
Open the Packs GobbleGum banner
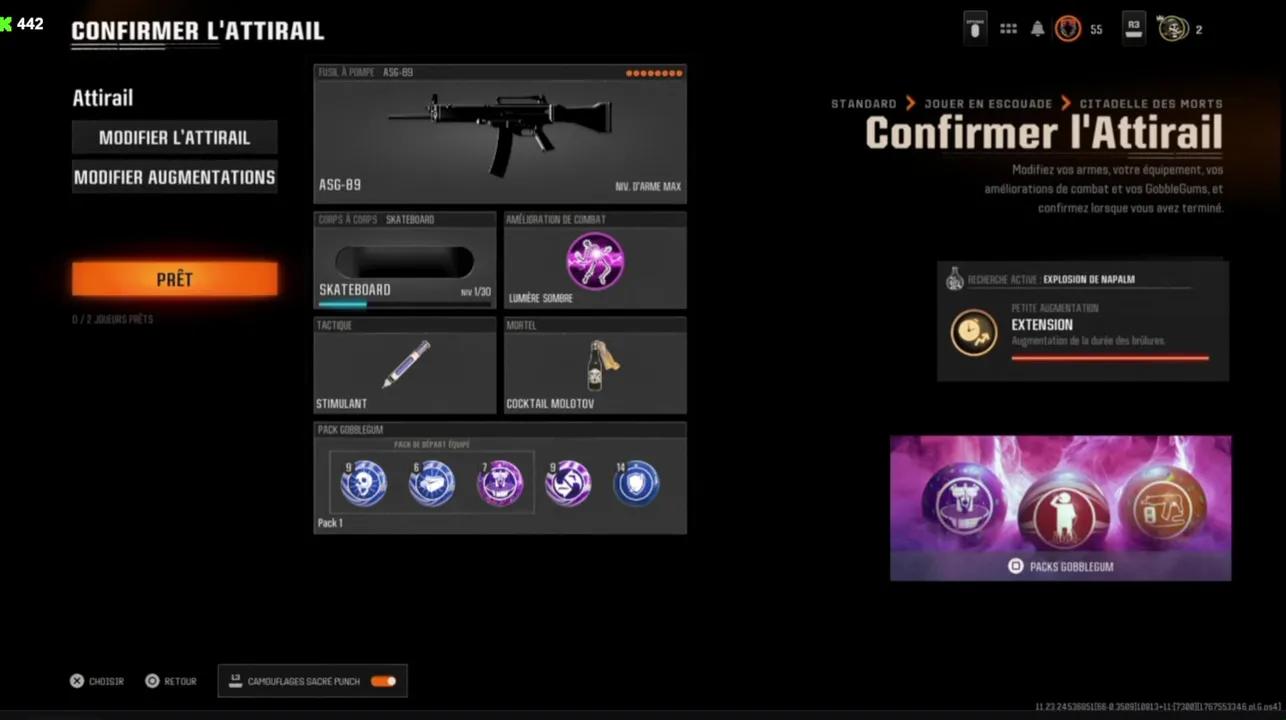tap(1060, 507)
